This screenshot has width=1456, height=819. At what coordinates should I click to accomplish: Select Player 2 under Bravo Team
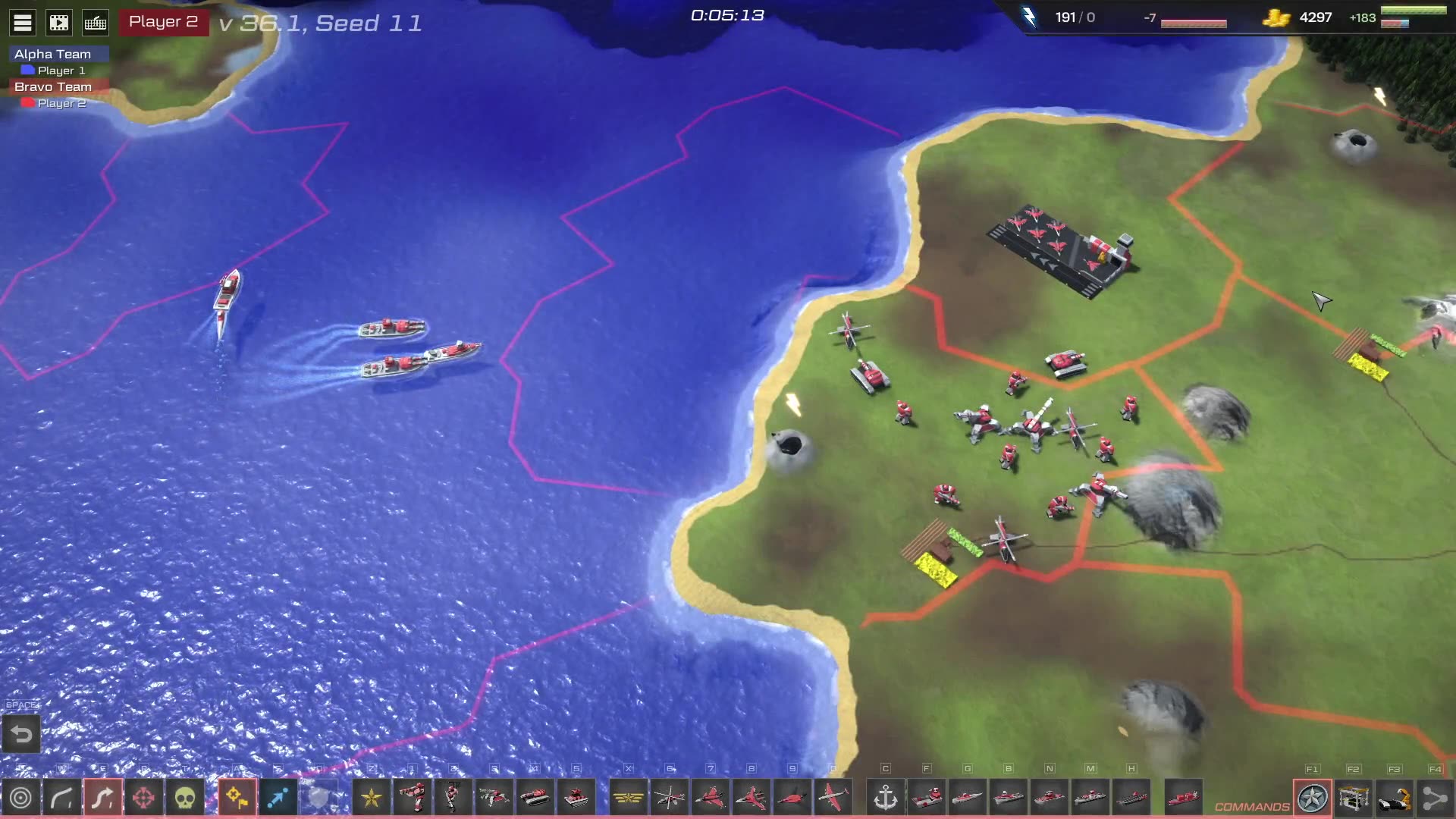click(x=61, y=103)
